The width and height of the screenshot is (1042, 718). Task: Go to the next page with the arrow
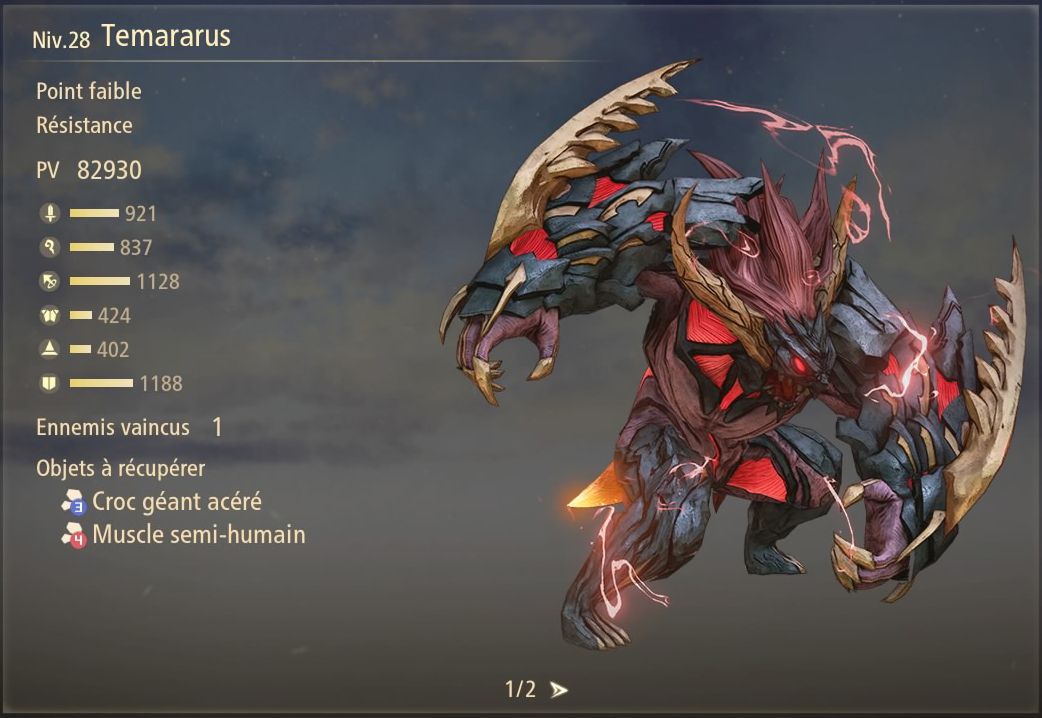(559, 690)
